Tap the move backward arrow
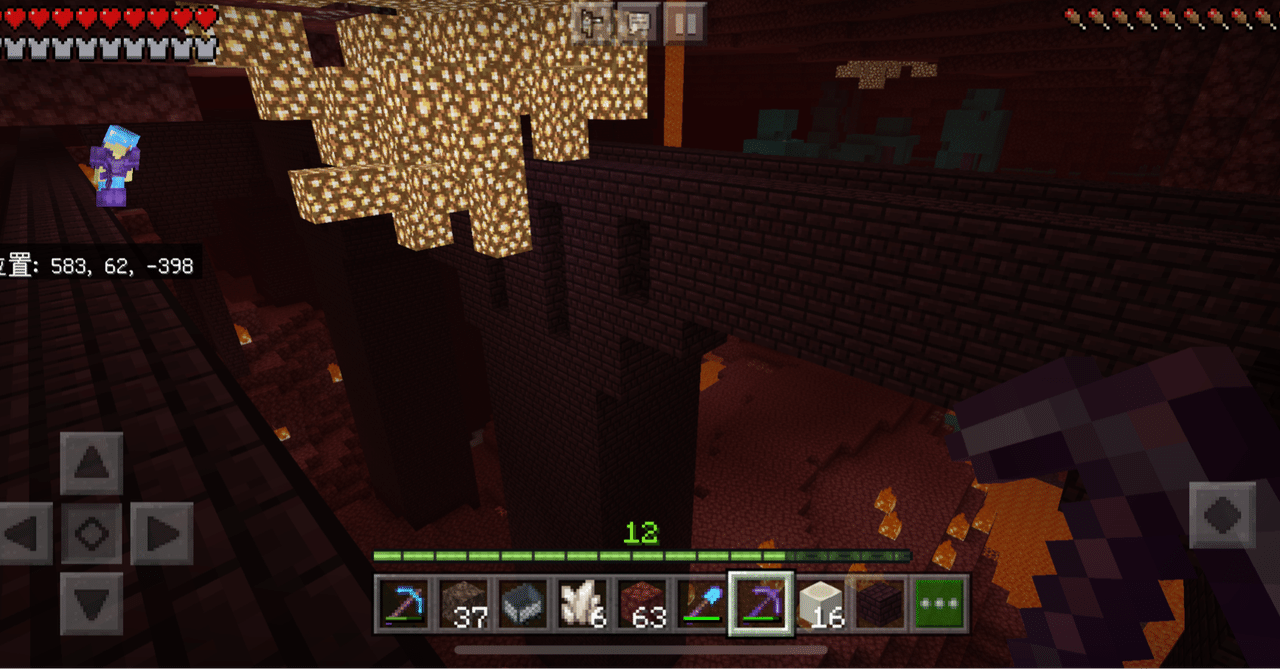 pos(92,603)
